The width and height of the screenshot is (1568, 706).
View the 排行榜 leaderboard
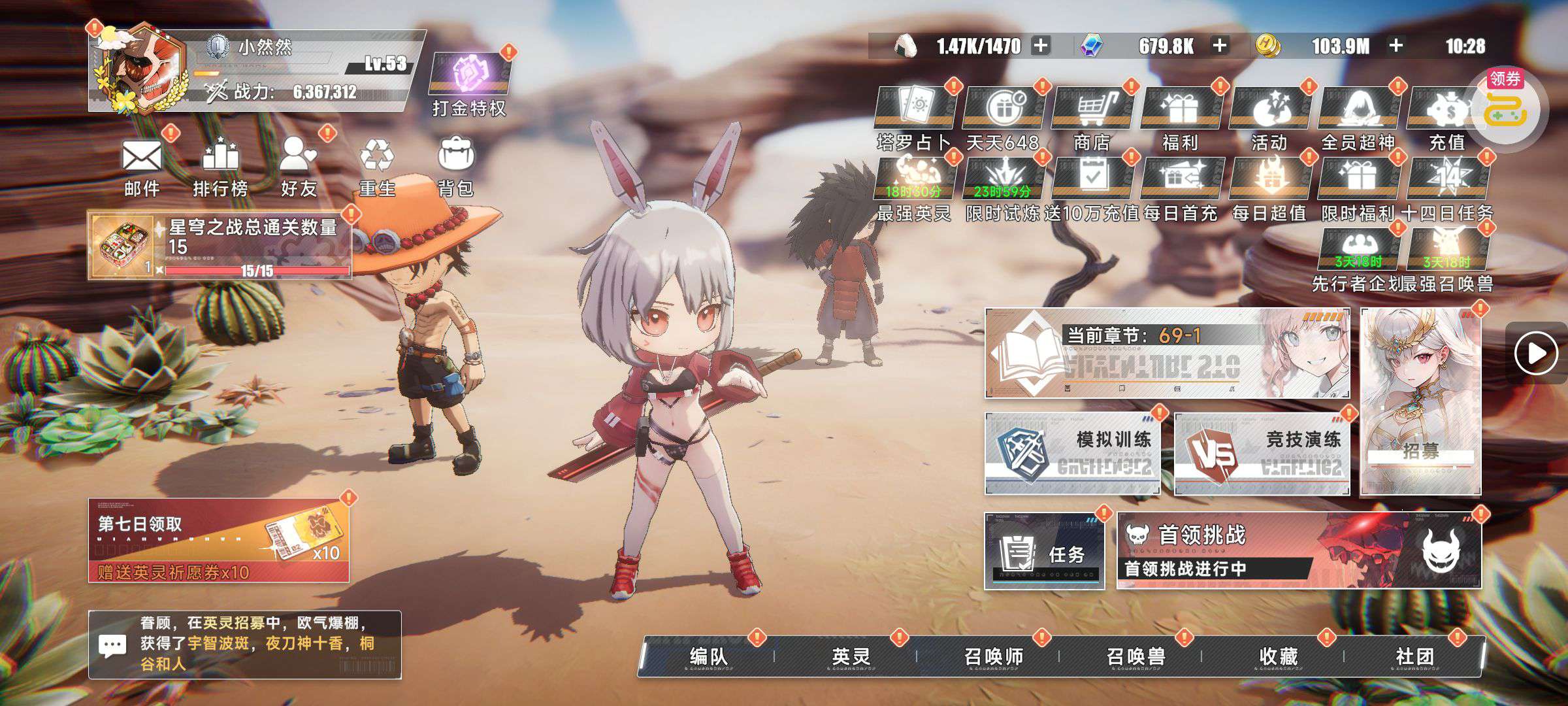click(220, 165)
